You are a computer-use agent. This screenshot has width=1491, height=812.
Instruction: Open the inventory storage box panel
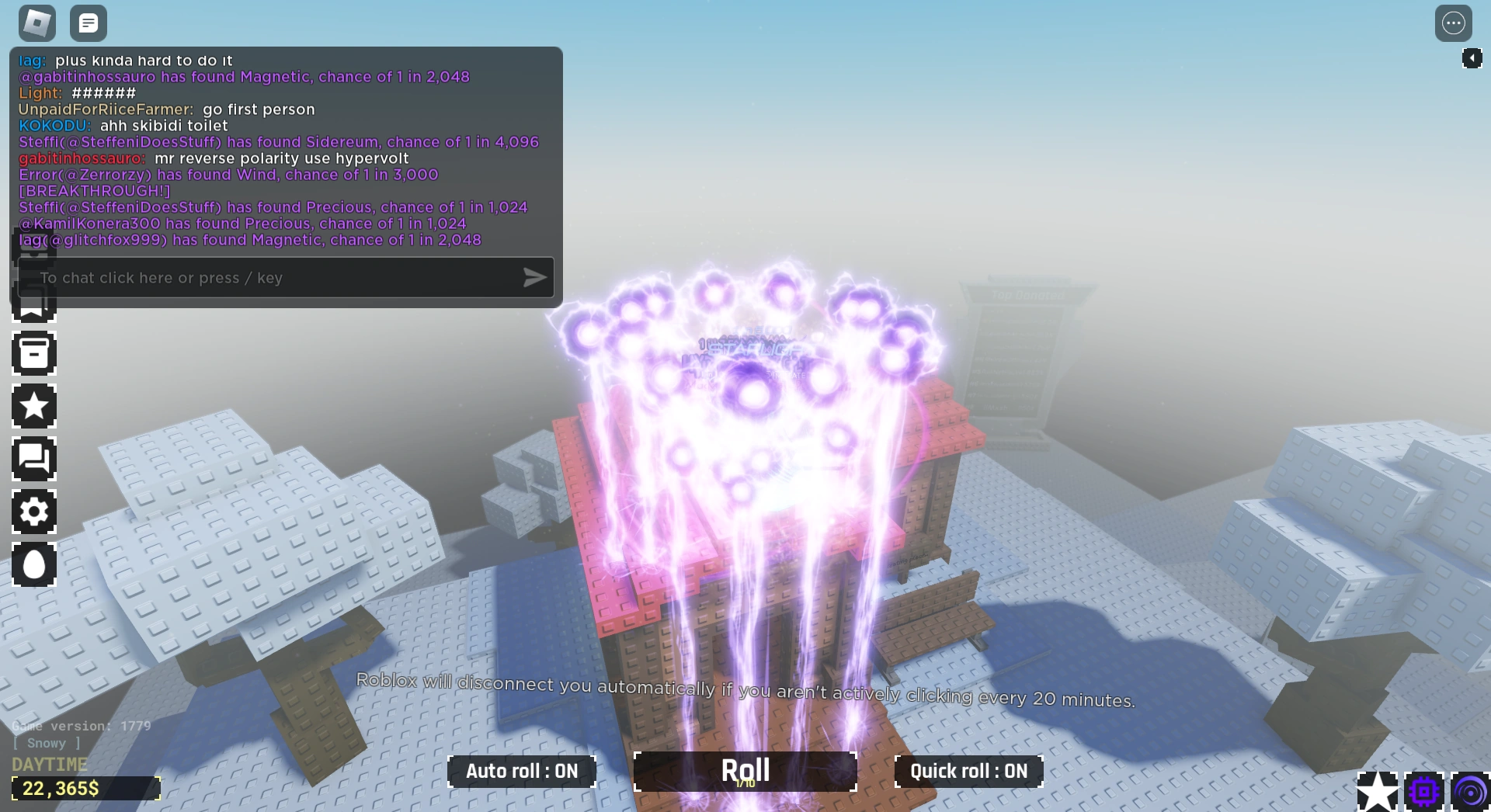pyautogui.click(x=33, y=354)
